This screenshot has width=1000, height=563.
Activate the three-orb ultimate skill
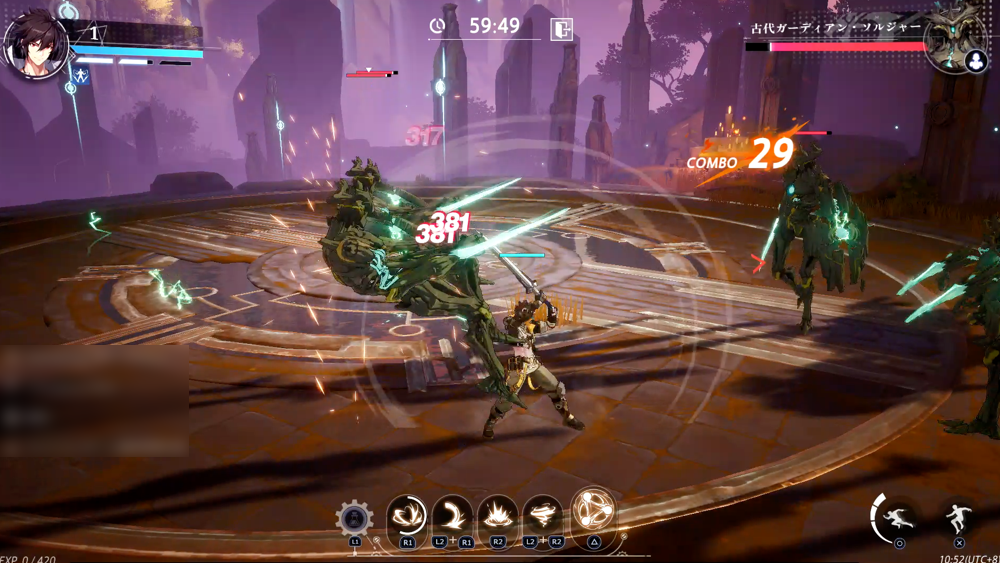[593, 511]
